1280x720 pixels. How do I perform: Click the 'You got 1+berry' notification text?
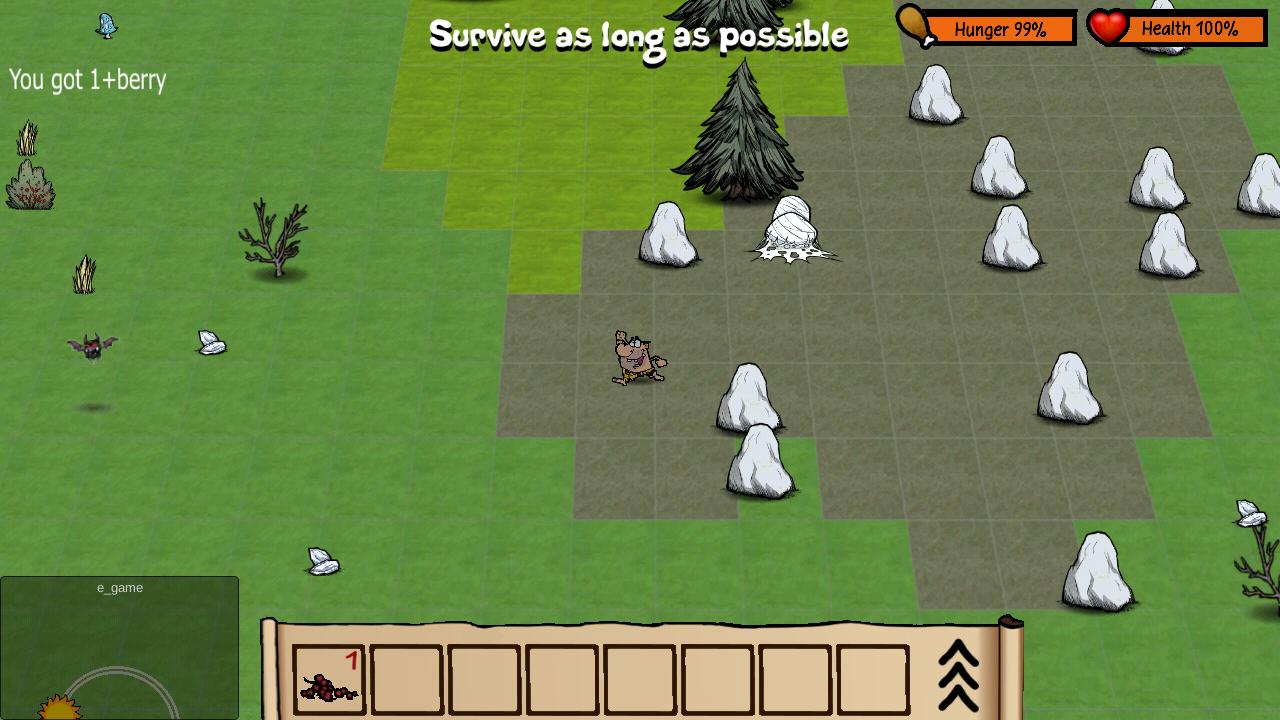[x=87, y=80]
